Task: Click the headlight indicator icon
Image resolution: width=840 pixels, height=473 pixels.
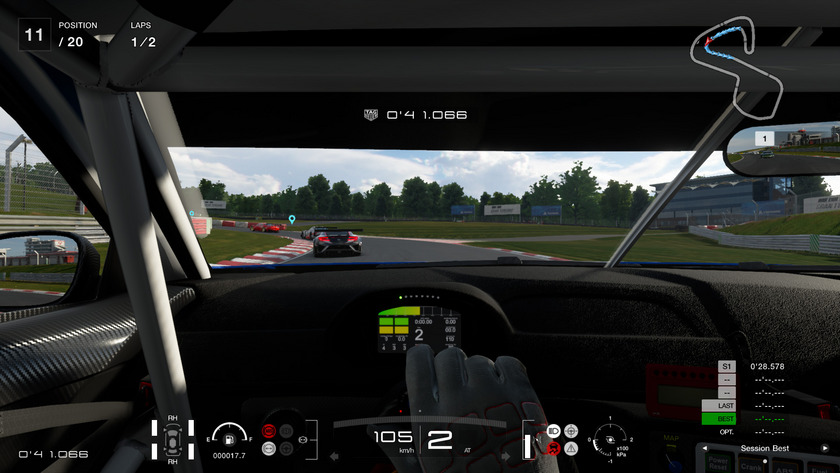Action: pos(554,430)
